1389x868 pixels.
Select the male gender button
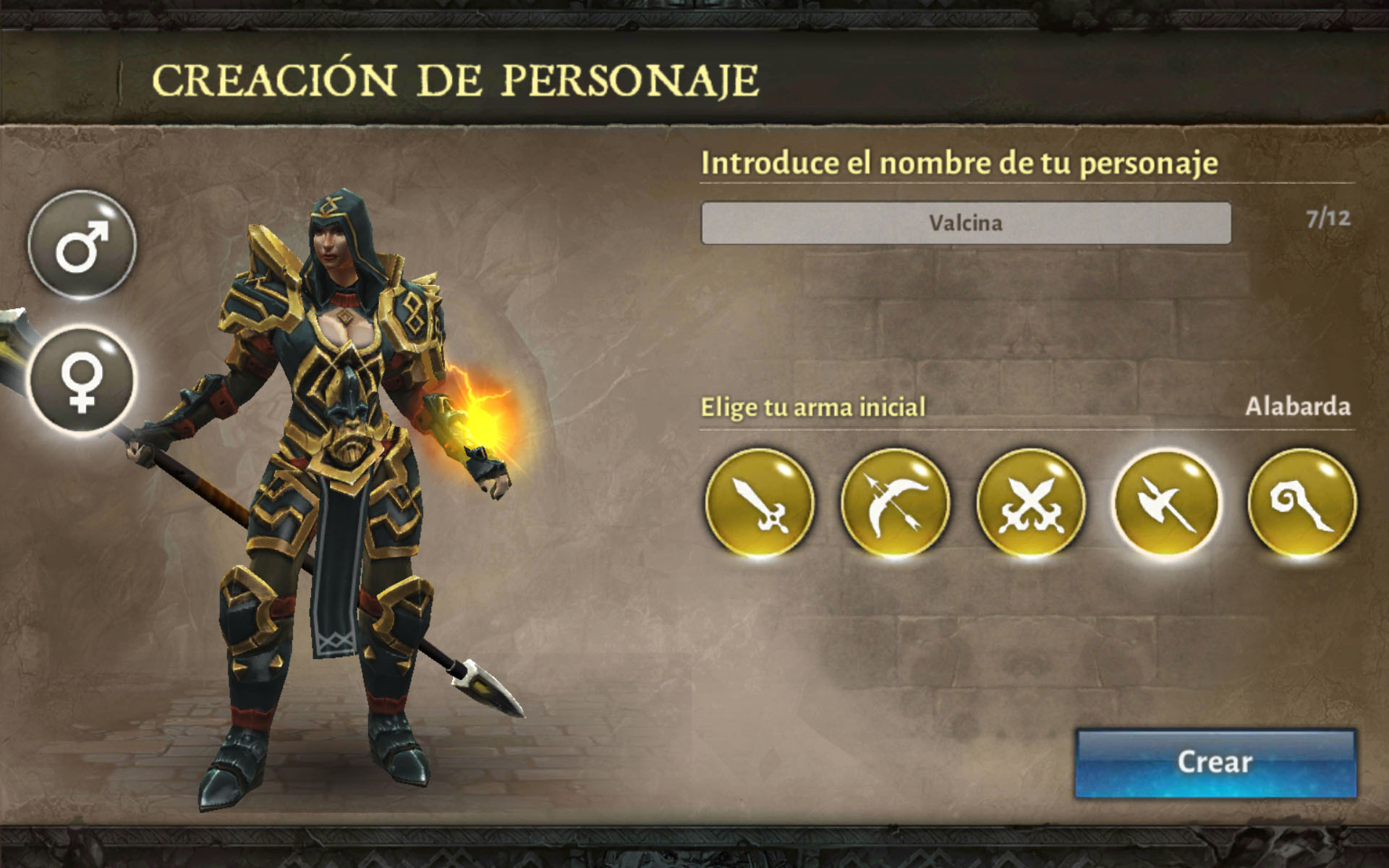(82, 245)
